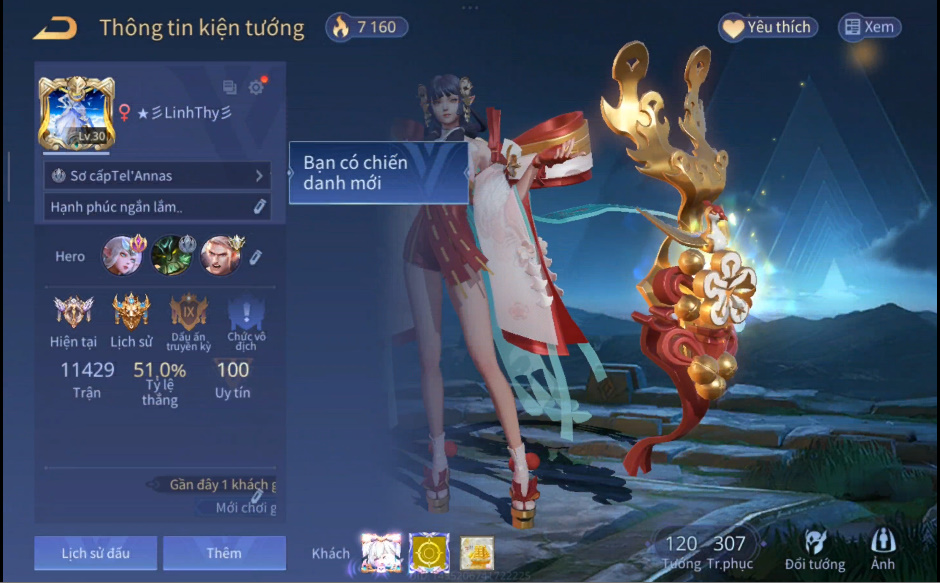This screenshot has width=940, height=583.
Task: Open the Ảnh photo option
Action: [x=883, y=548]
